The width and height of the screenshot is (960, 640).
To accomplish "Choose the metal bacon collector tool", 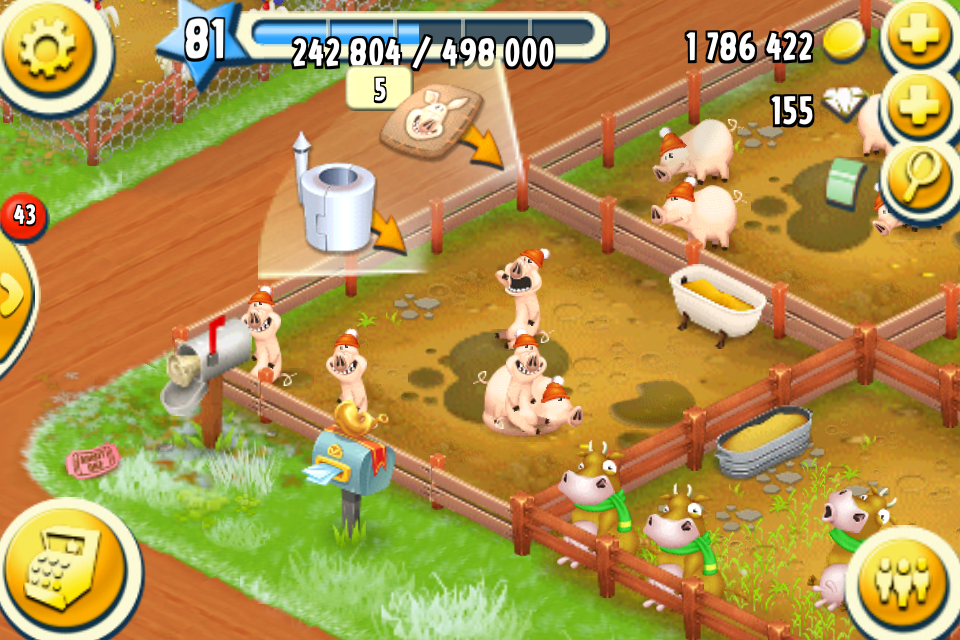I will 336,206.
